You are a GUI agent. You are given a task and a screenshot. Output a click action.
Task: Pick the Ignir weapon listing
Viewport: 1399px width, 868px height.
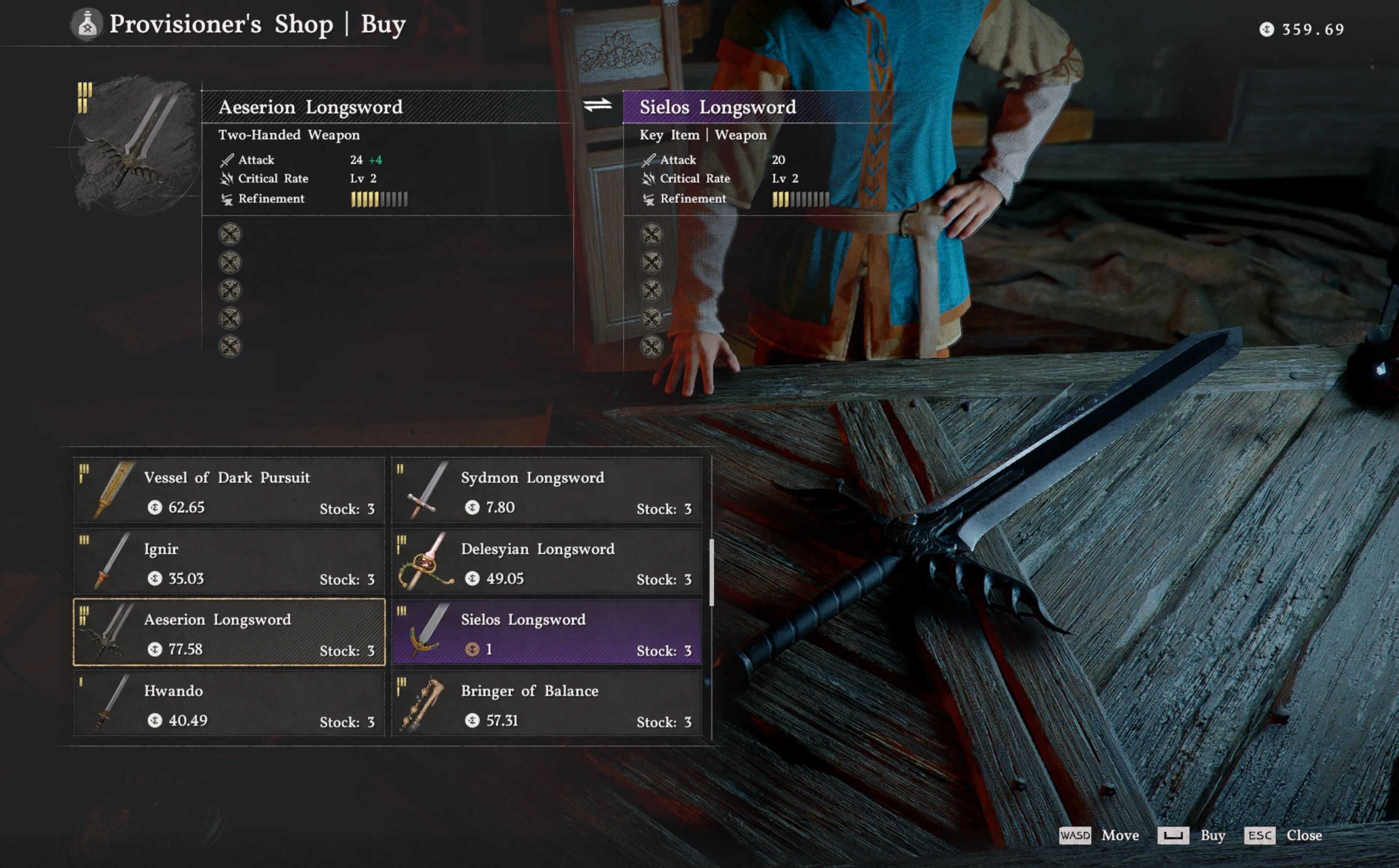coord(229,562)
